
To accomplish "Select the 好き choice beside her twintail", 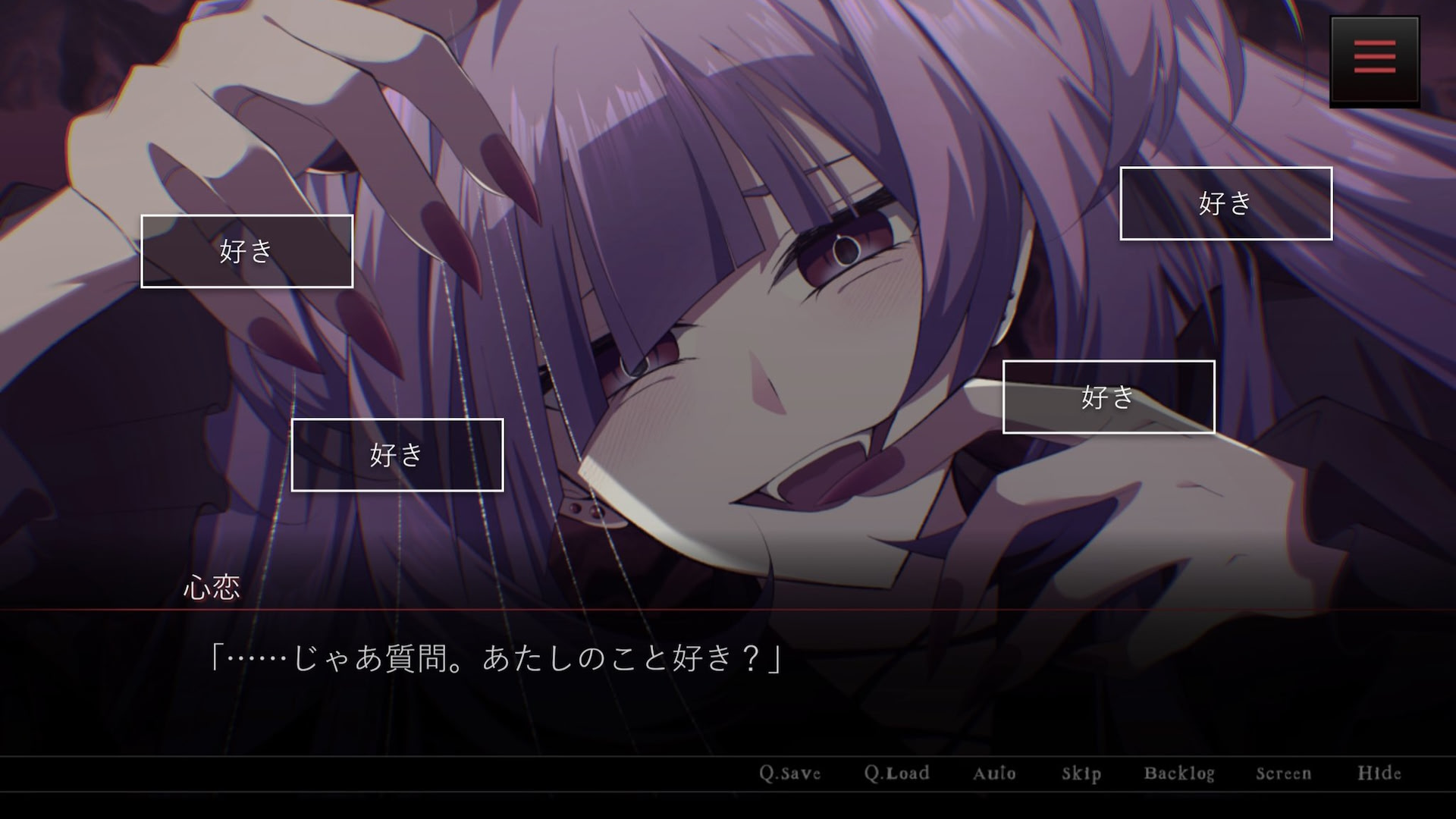I will [1225, 203].
